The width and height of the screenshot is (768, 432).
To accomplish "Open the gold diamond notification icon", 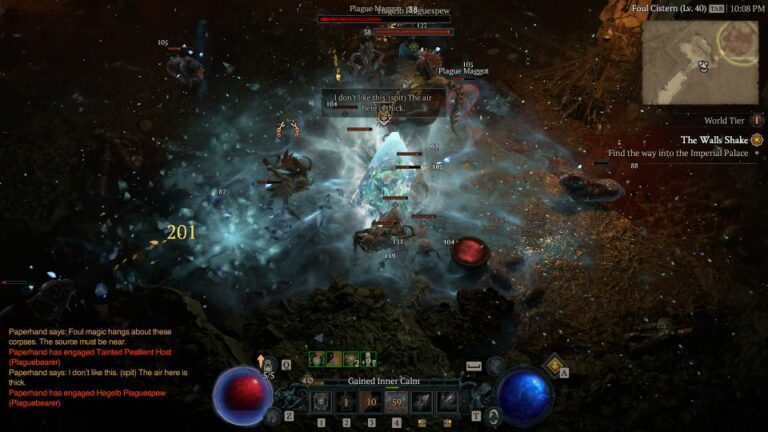I will click(552, 367).
